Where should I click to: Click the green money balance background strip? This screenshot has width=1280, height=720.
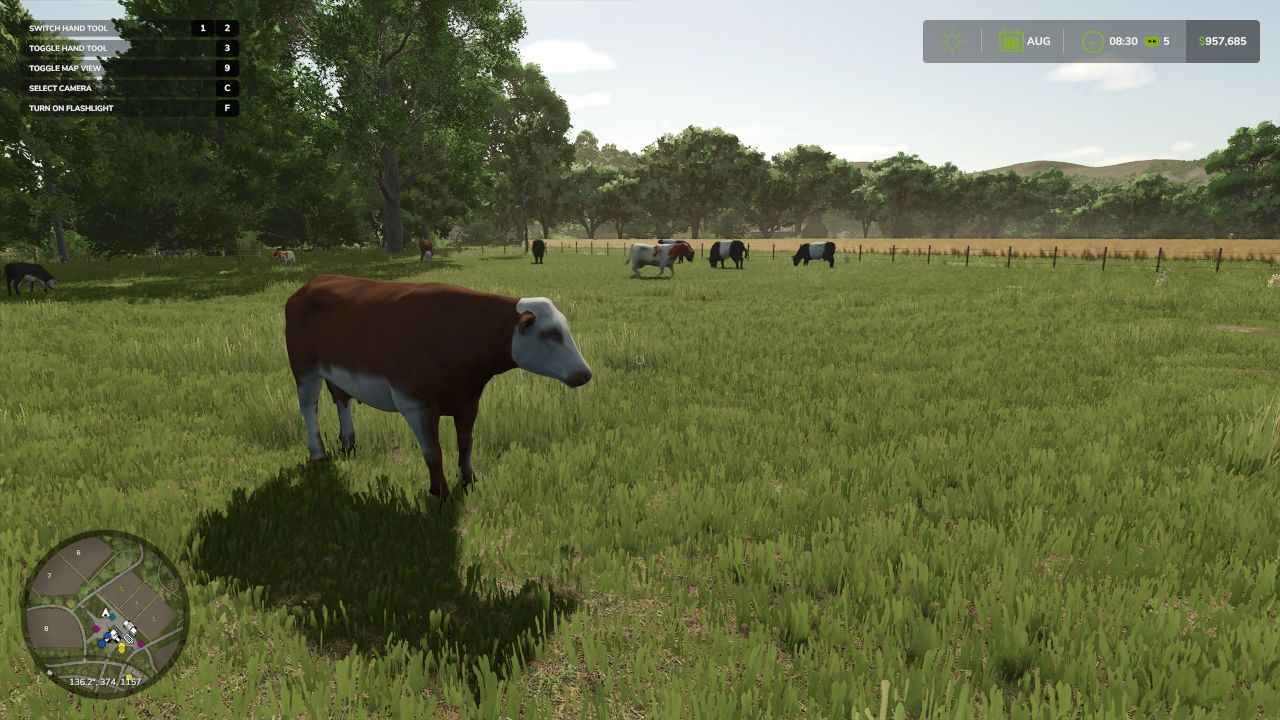point(1222,41)
